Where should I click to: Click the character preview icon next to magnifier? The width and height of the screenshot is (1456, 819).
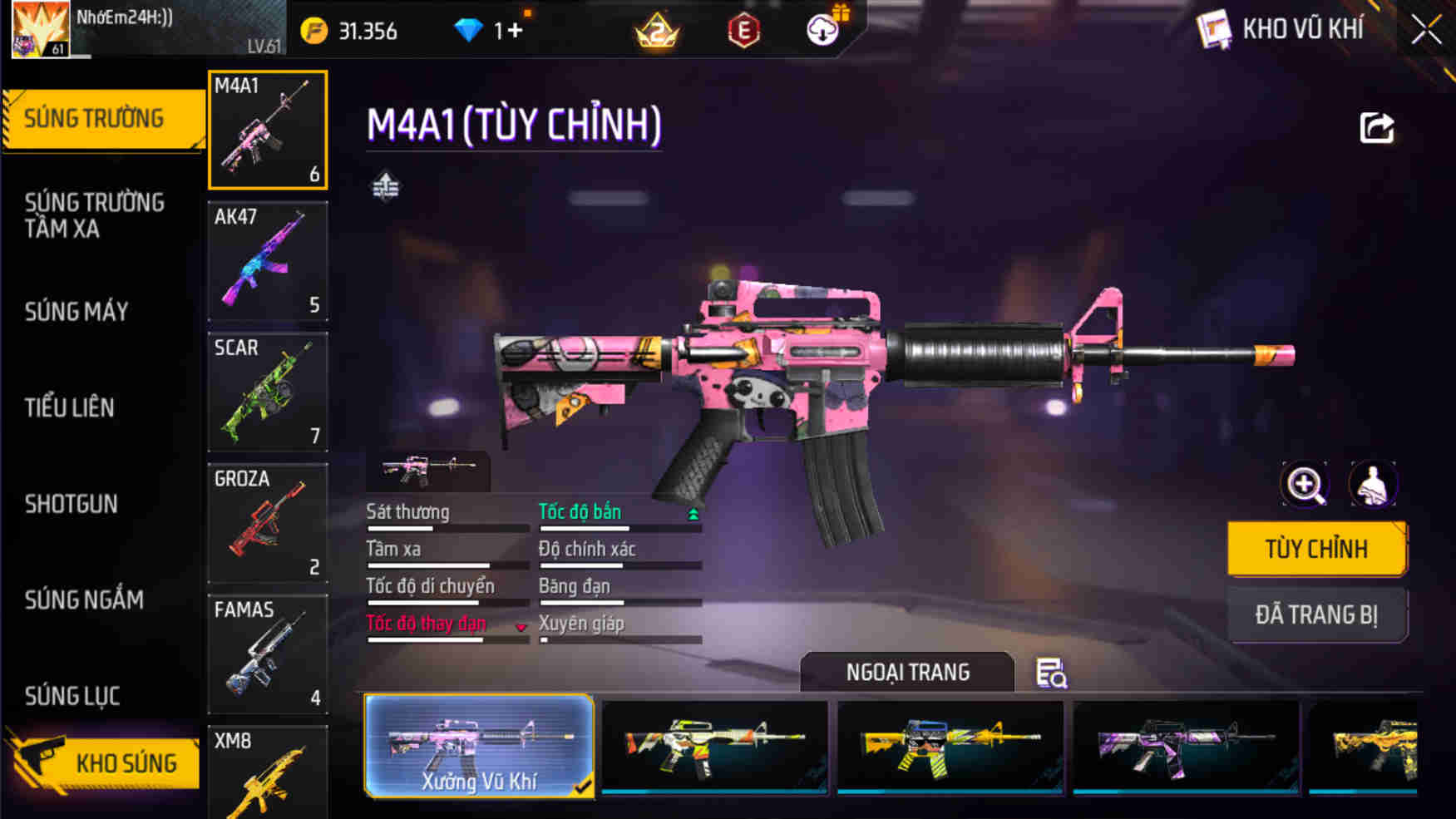pos(1374,485)
